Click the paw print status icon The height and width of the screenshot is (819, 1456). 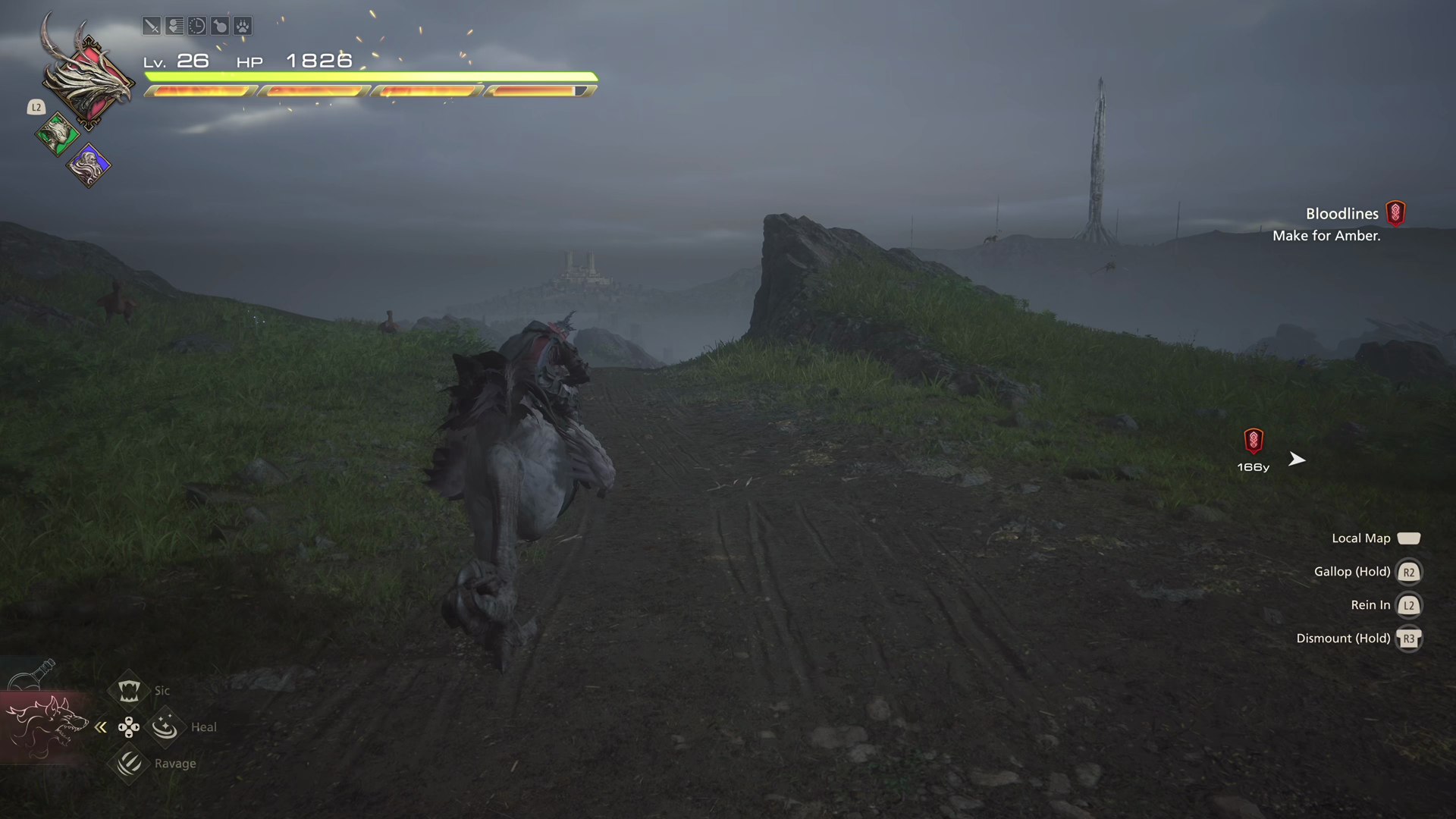click(243, 27)
